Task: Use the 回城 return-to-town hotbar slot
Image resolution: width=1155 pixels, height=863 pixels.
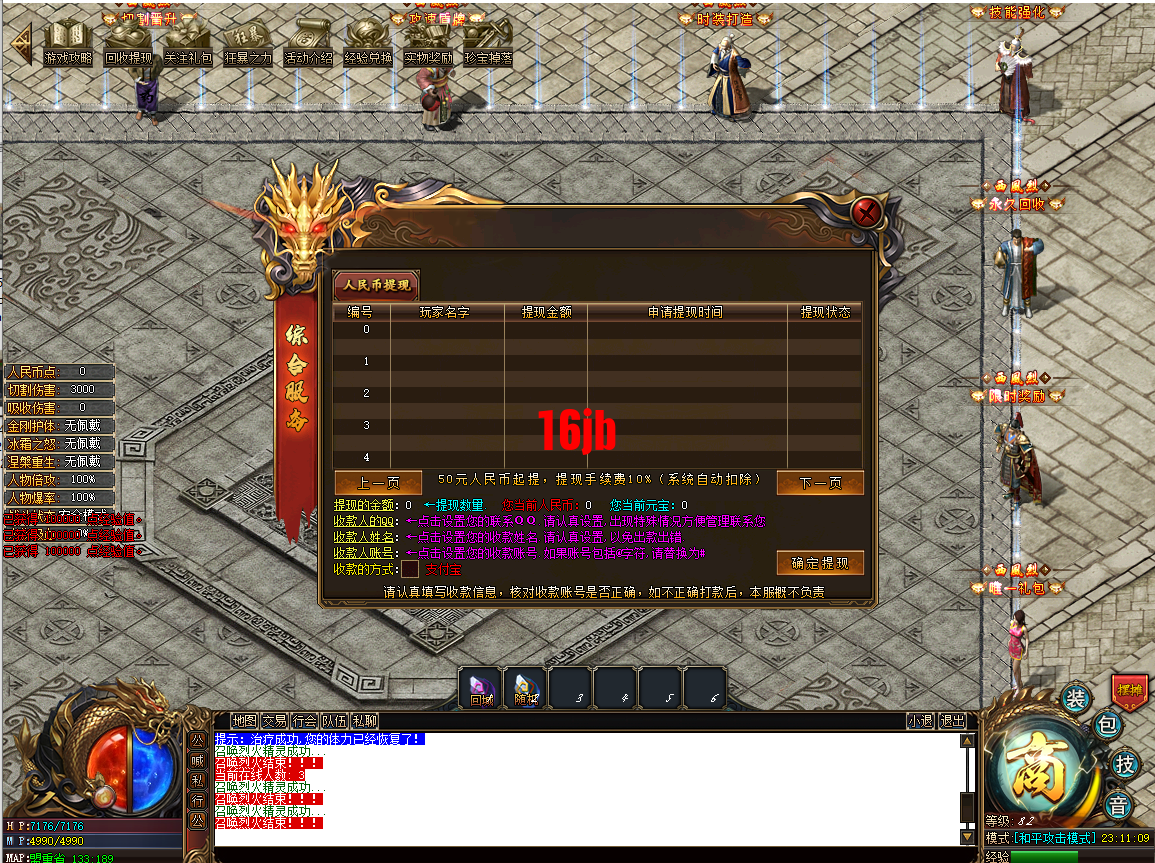Action: click(481, 687)
